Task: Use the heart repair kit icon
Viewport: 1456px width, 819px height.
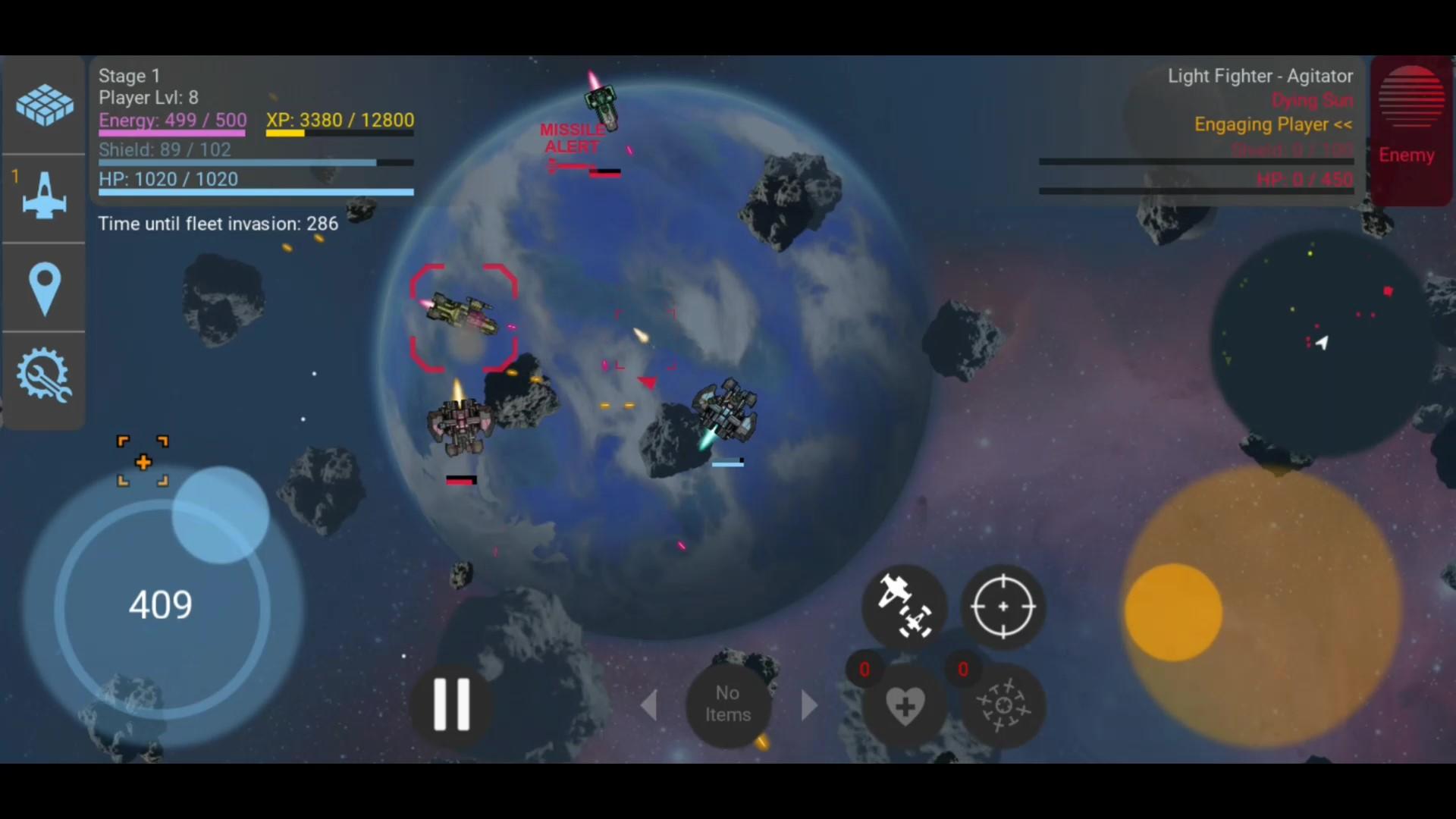Action: pyautogui.click(x=905, y=707)
